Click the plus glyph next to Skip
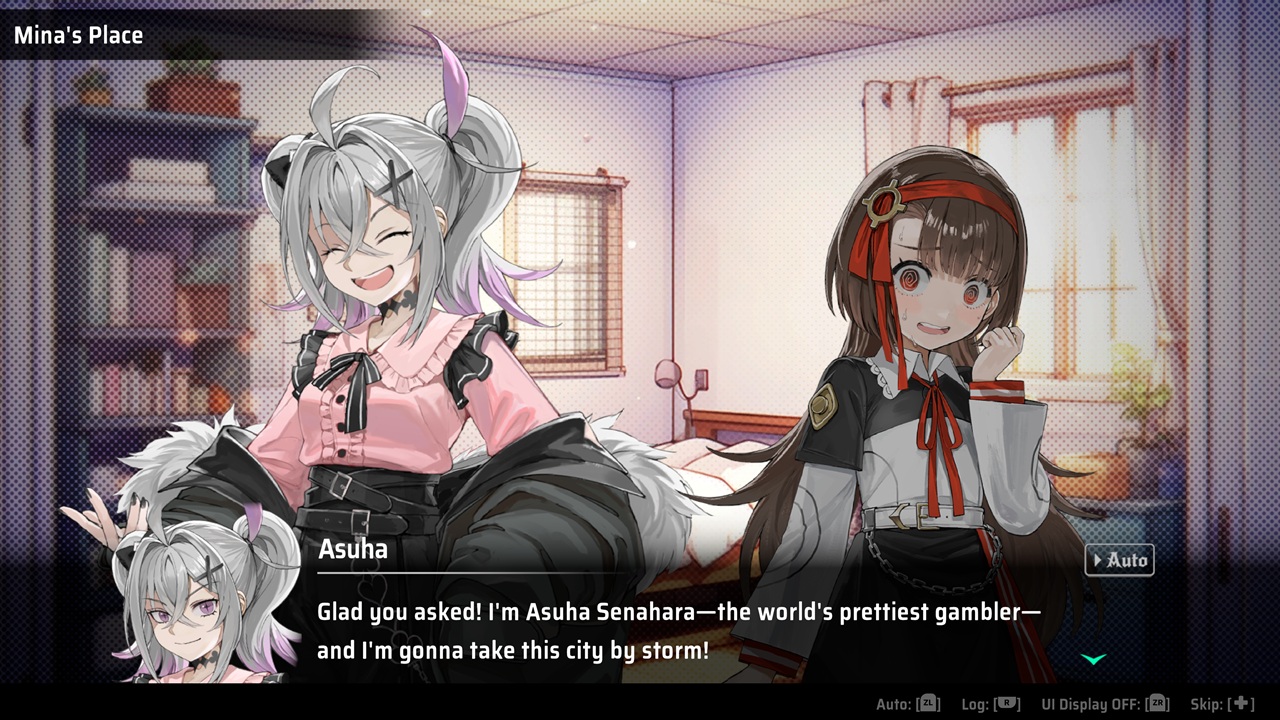1280x720 pixels. pos(1242,701)
